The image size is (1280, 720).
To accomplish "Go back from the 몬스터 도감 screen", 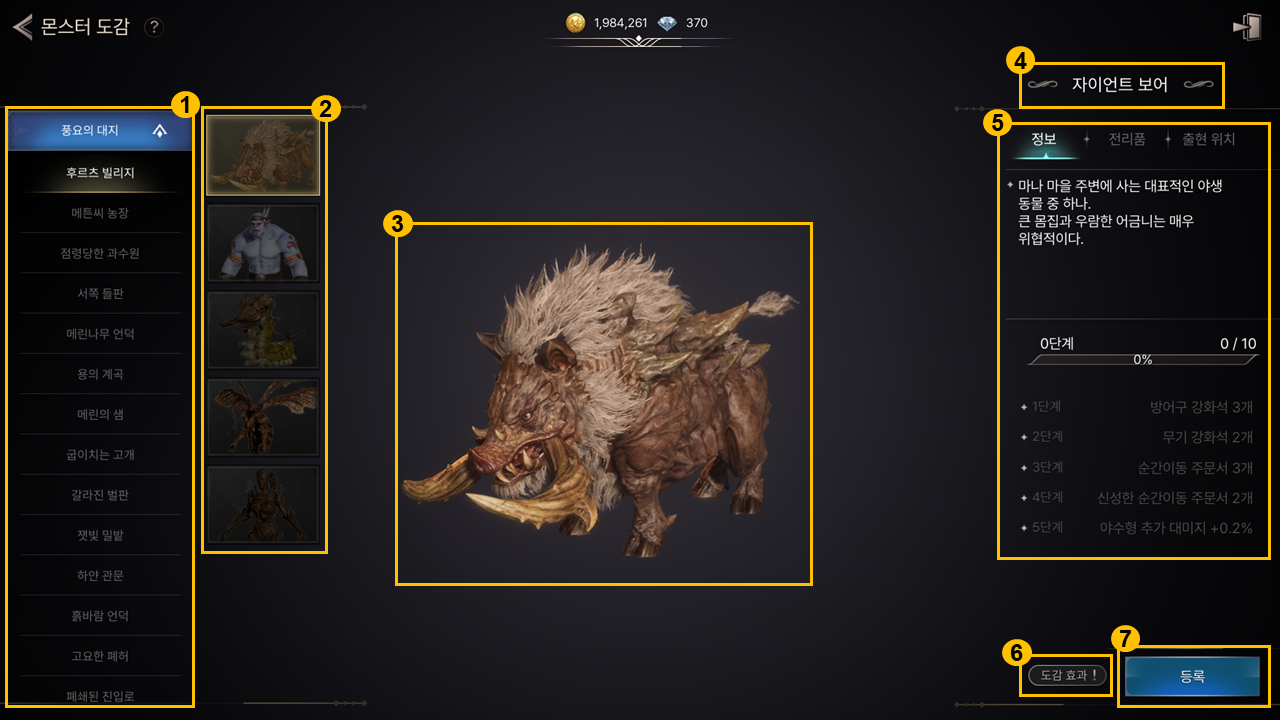I will coord(22,27).
